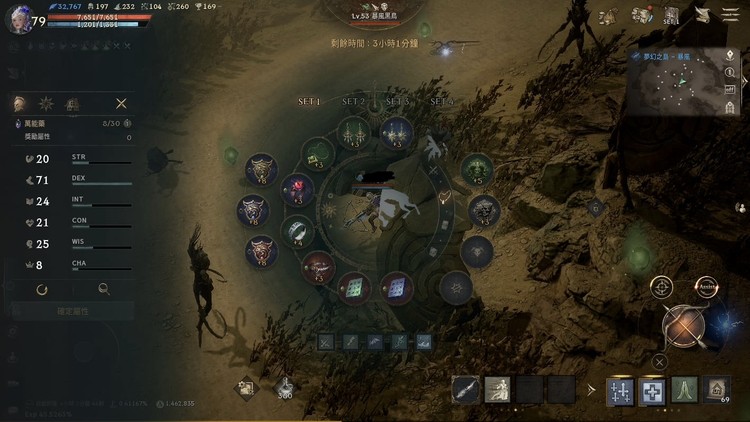Switch to the star-emblem tab
The width and height of the screenshot is (750, 422).
click(x=46, y=103)
